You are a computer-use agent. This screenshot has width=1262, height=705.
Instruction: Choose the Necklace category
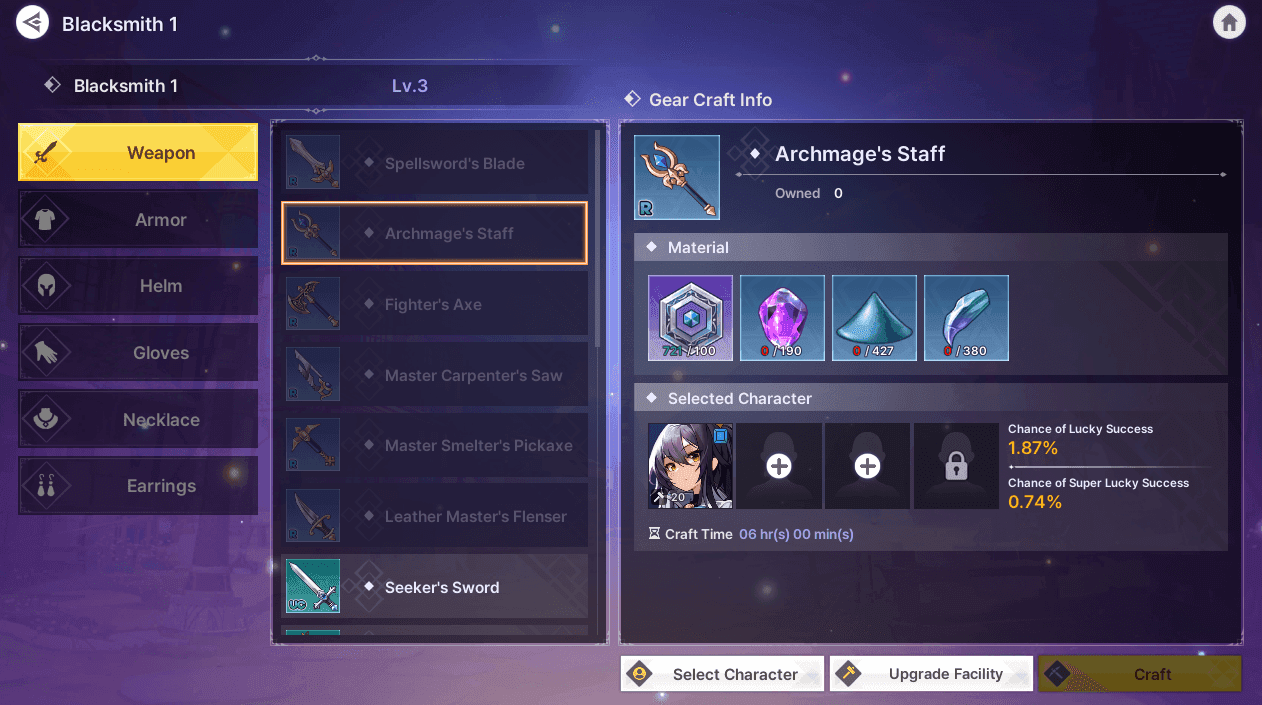138,420
